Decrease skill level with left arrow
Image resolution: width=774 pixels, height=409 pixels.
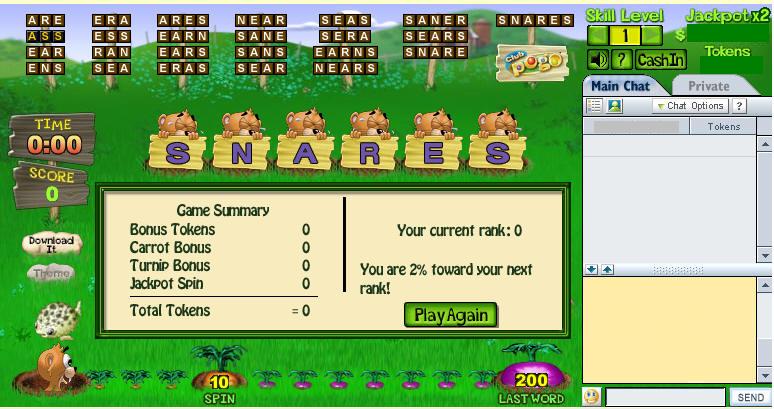pyautogui.click(x=597, y=36)
